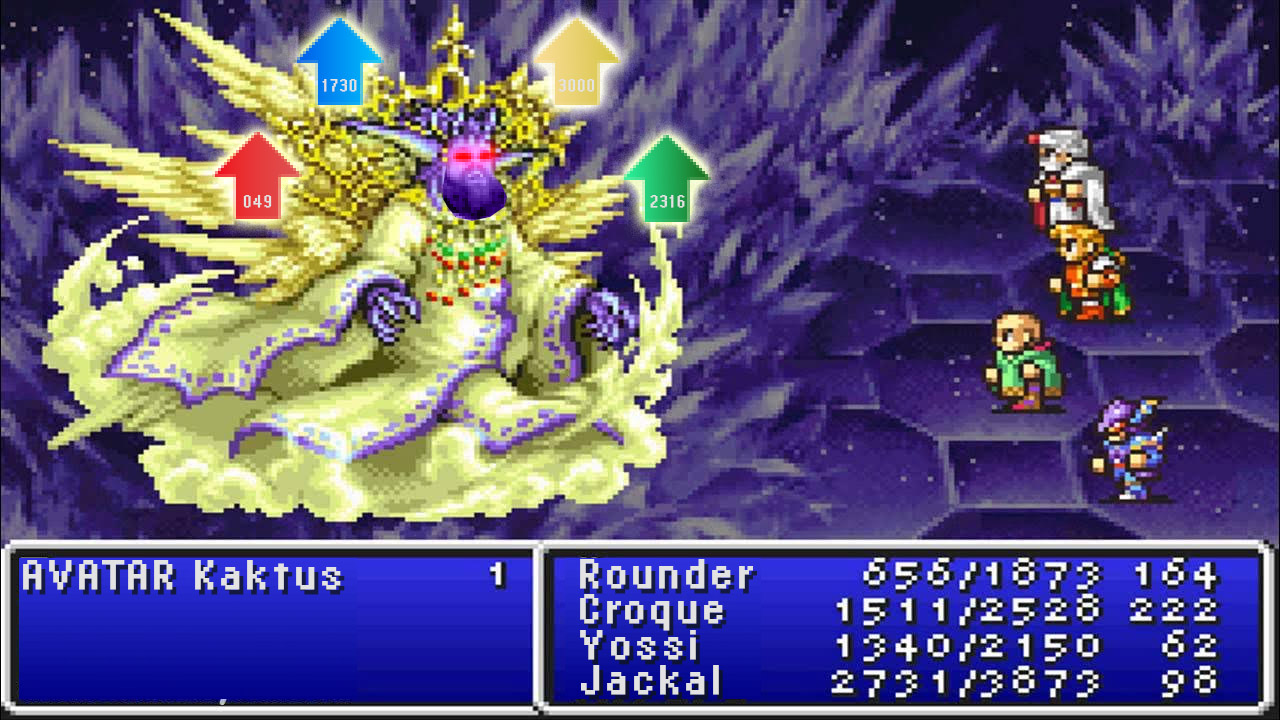
Task: Target AVATAR Kaktus in the enemy list
Action: pos(182,577)
